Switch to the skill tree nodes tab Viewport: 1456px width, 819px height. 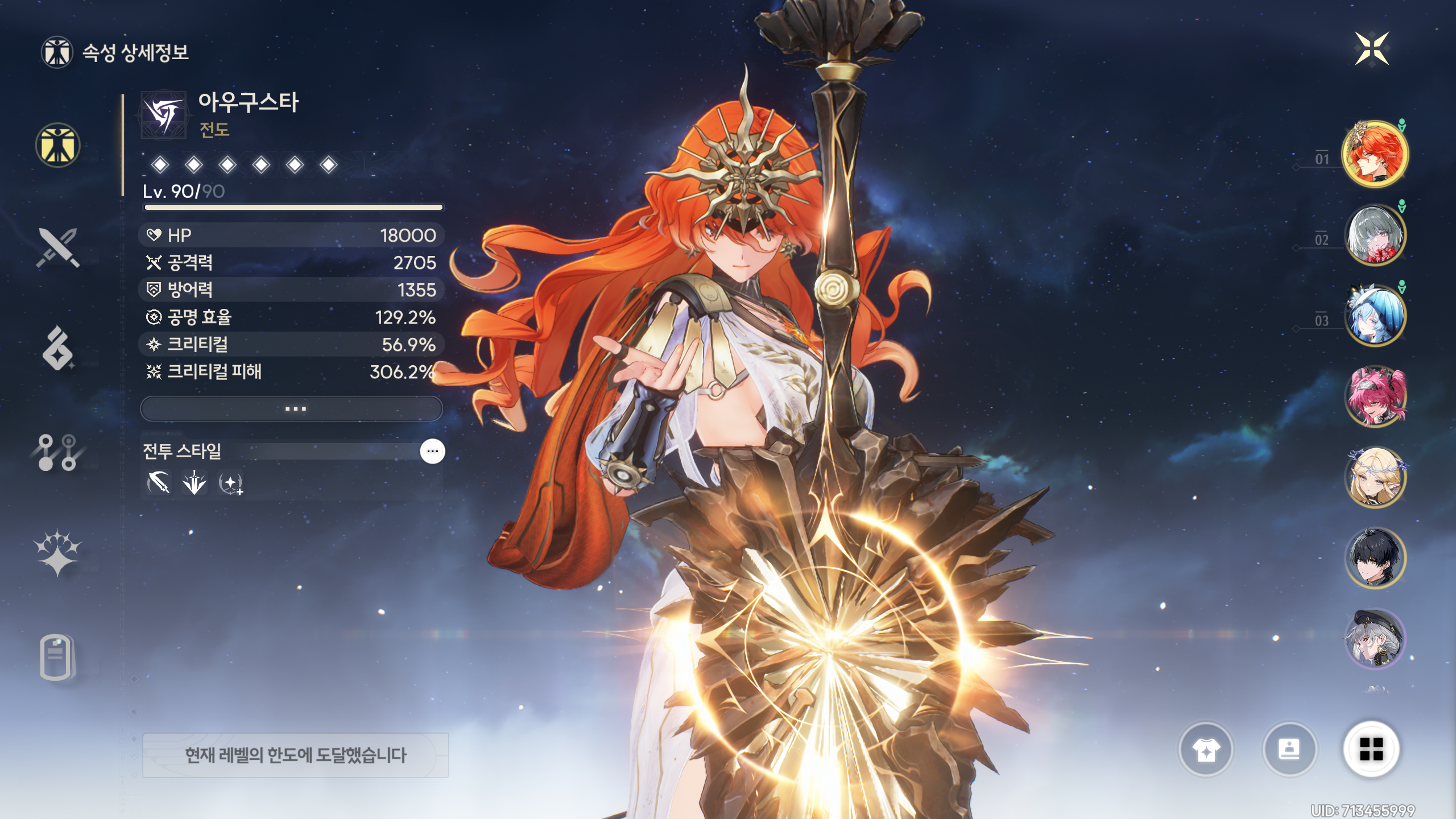(x=57, y=453)
